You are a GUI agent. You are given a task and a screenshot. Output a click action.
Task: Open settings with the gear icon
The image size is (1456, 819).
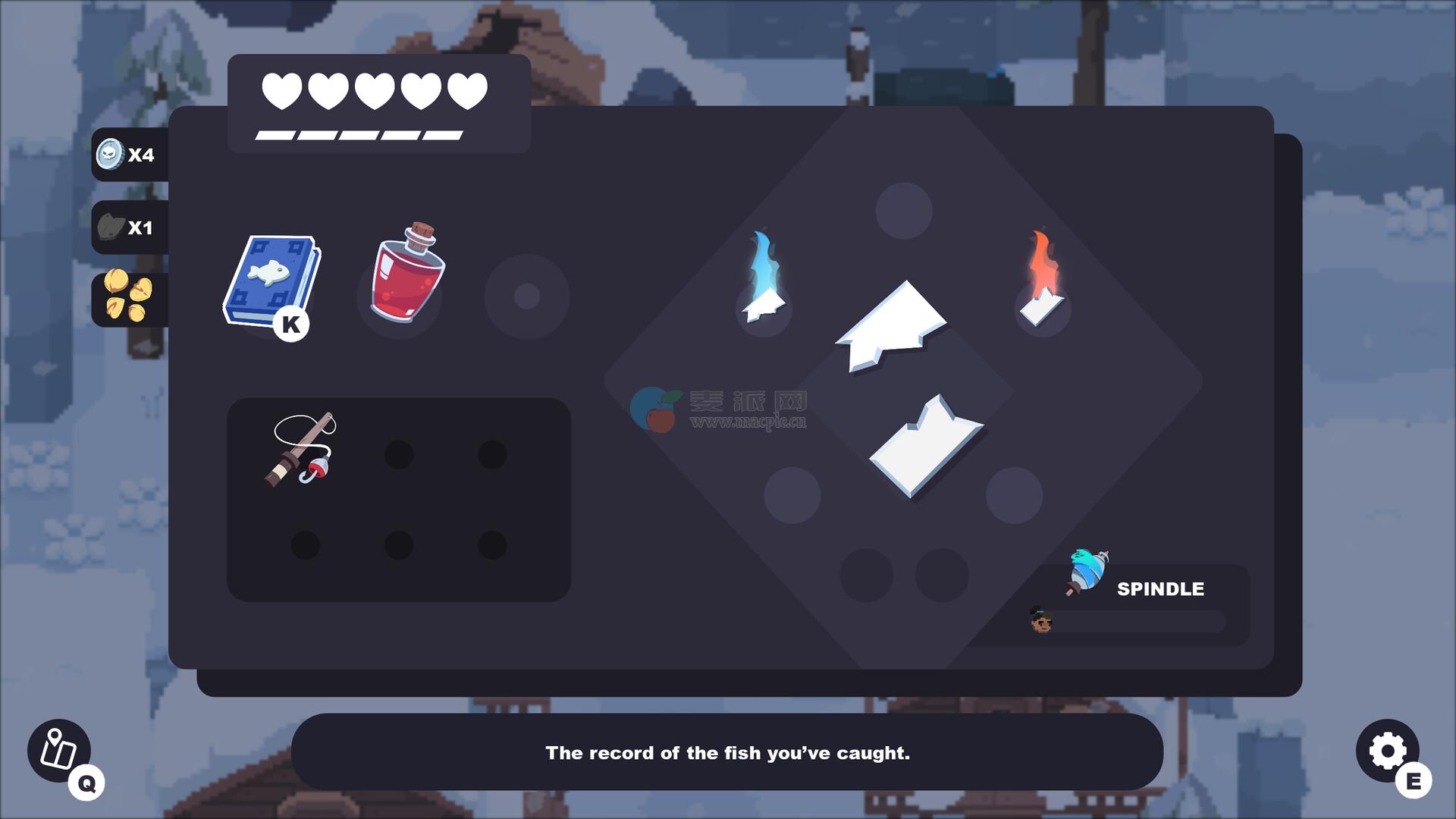[1387, 751]
